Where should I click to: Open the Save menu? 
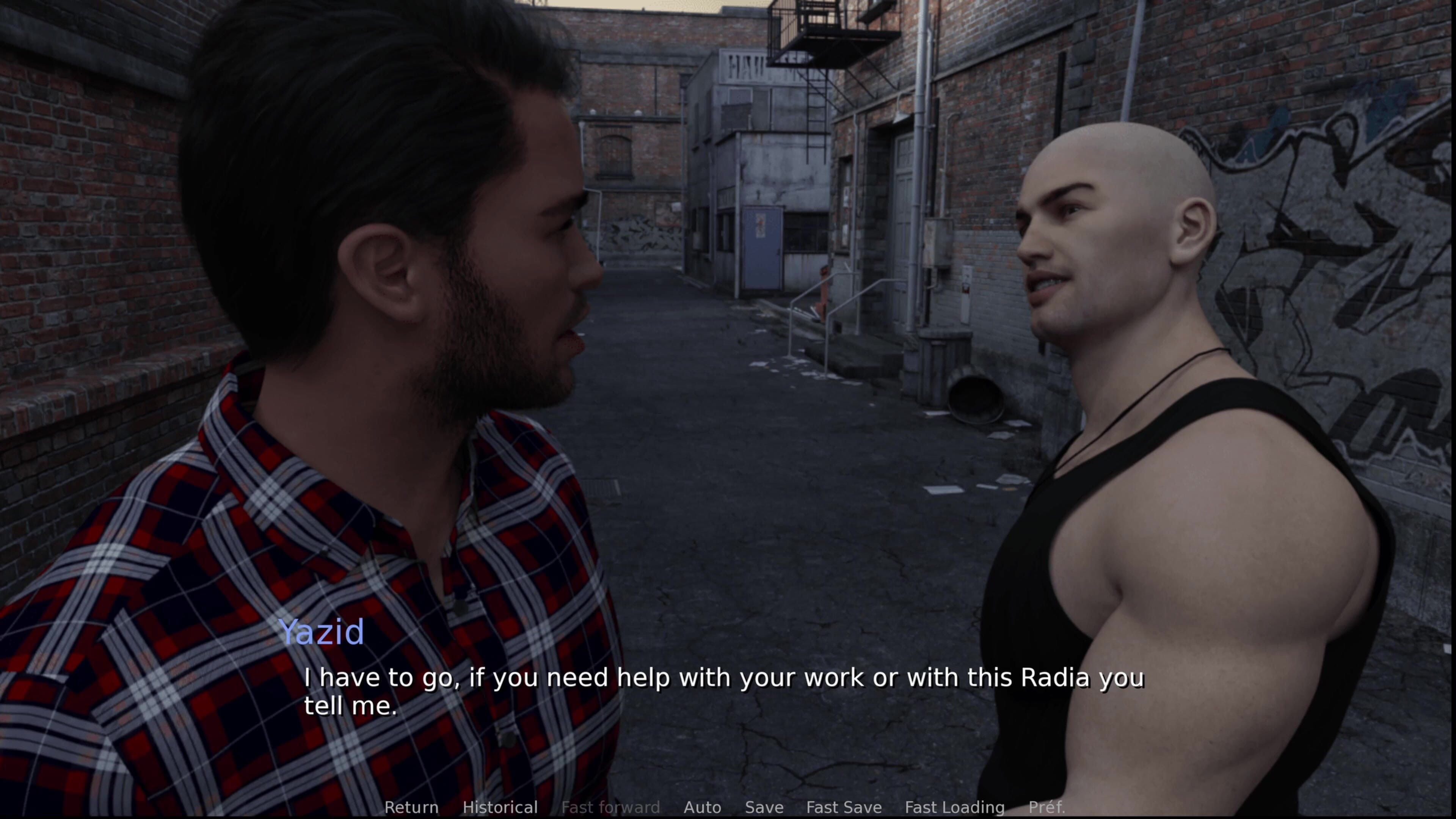tap(764, 807)
